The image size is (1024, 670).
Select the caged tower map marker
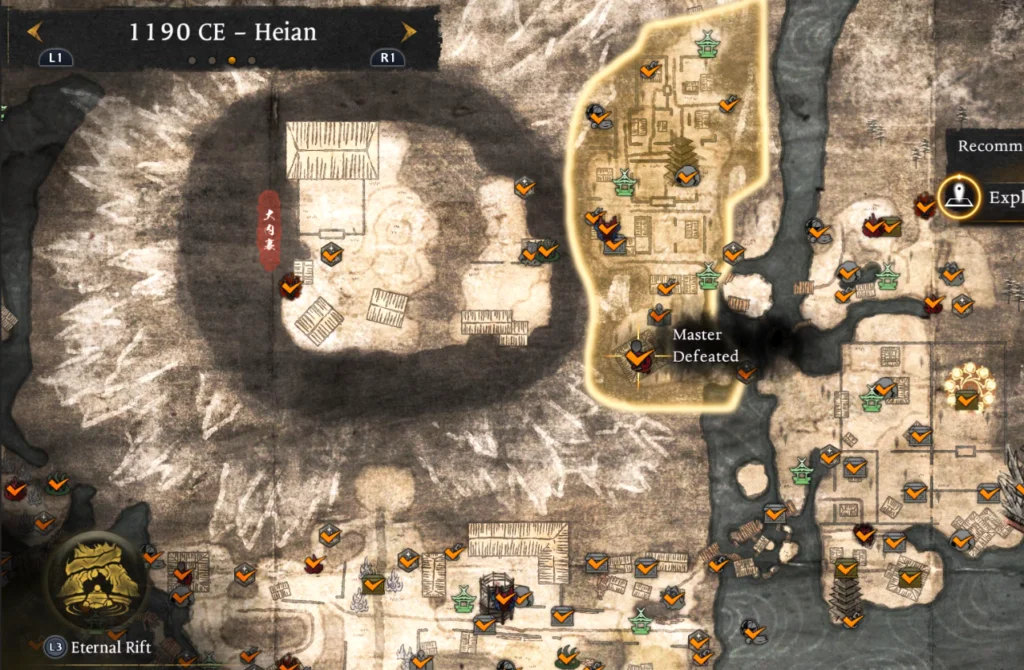click(497, 593)
